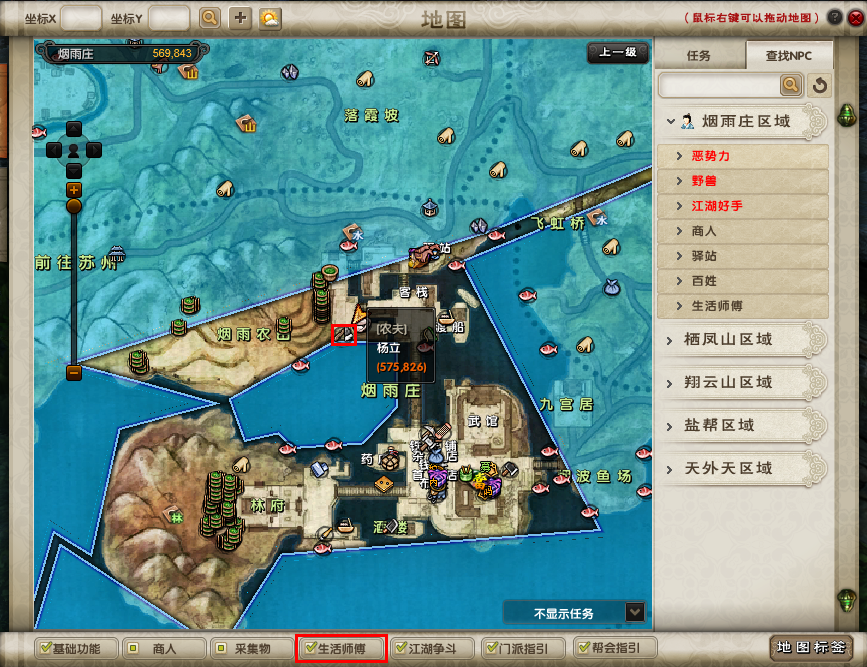The image size is (867, 667).
Task: Switch to the 任务 tab
Action: coord(699,56)
